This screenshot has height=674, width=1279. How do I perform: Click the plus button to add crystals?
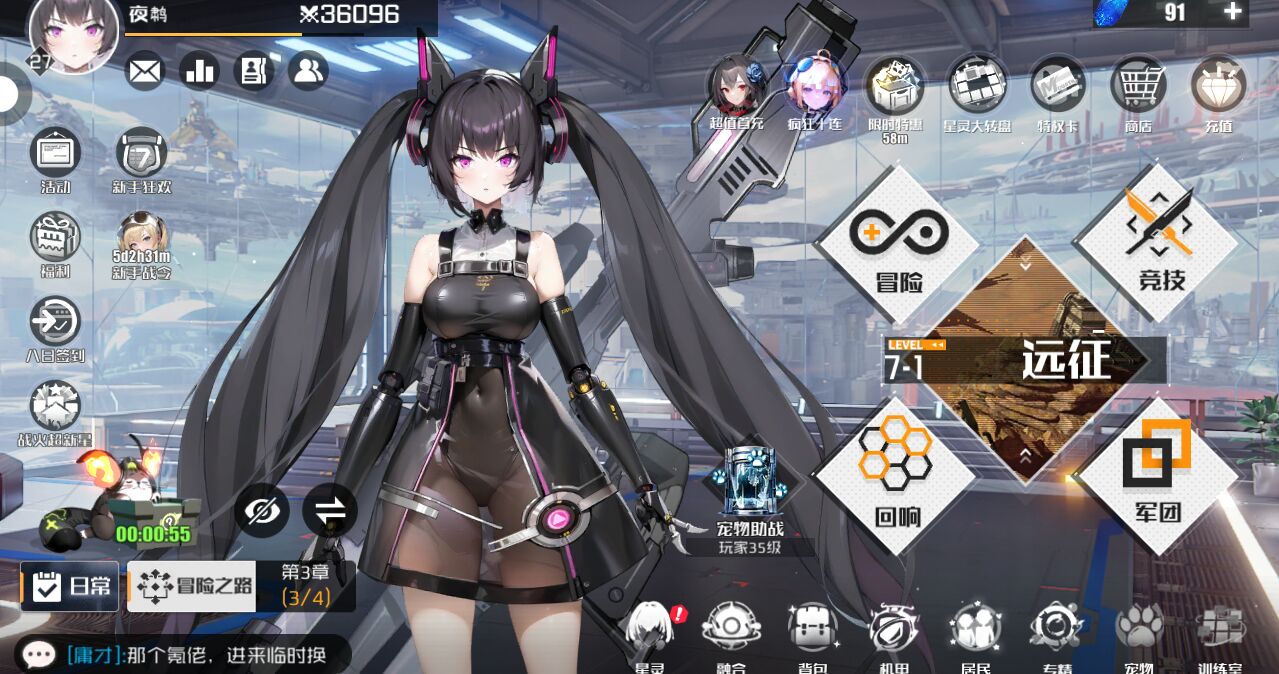tap(1233, 12)
